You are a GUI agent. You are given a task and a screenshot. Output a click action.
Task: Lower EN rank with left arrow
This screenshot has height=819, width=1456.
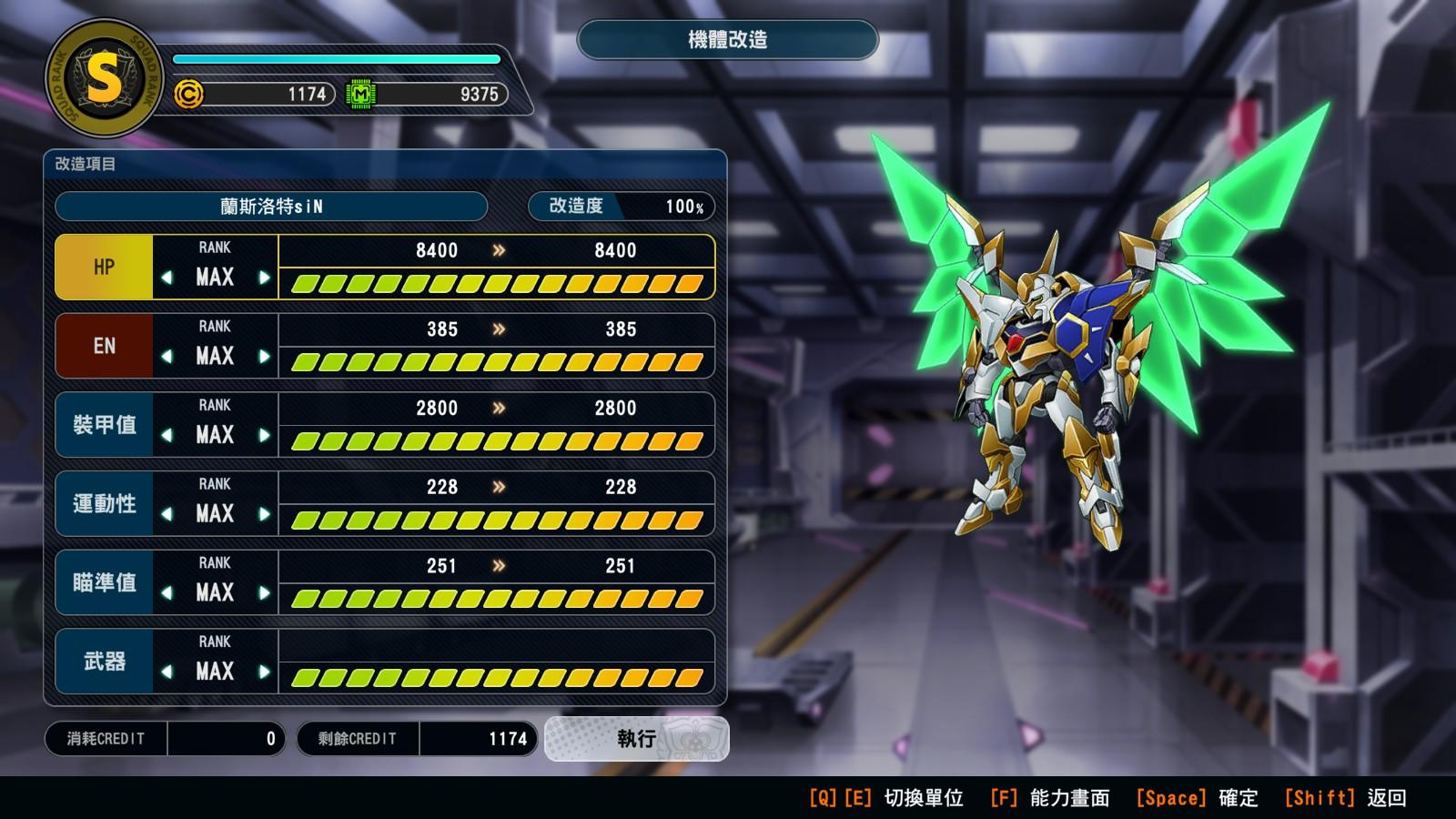pos(167,357)
